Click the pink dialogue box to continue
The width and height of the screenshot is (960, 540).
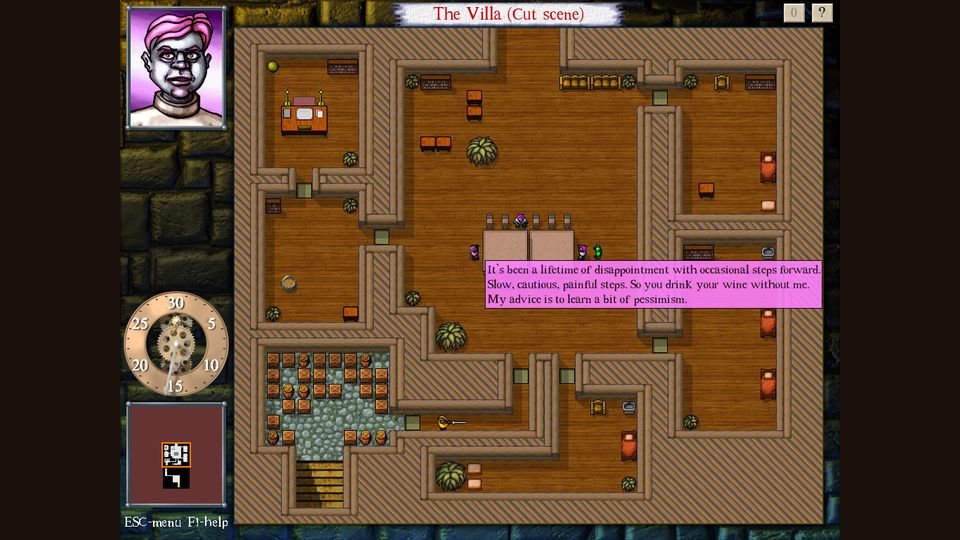click(x=653, y=285)
